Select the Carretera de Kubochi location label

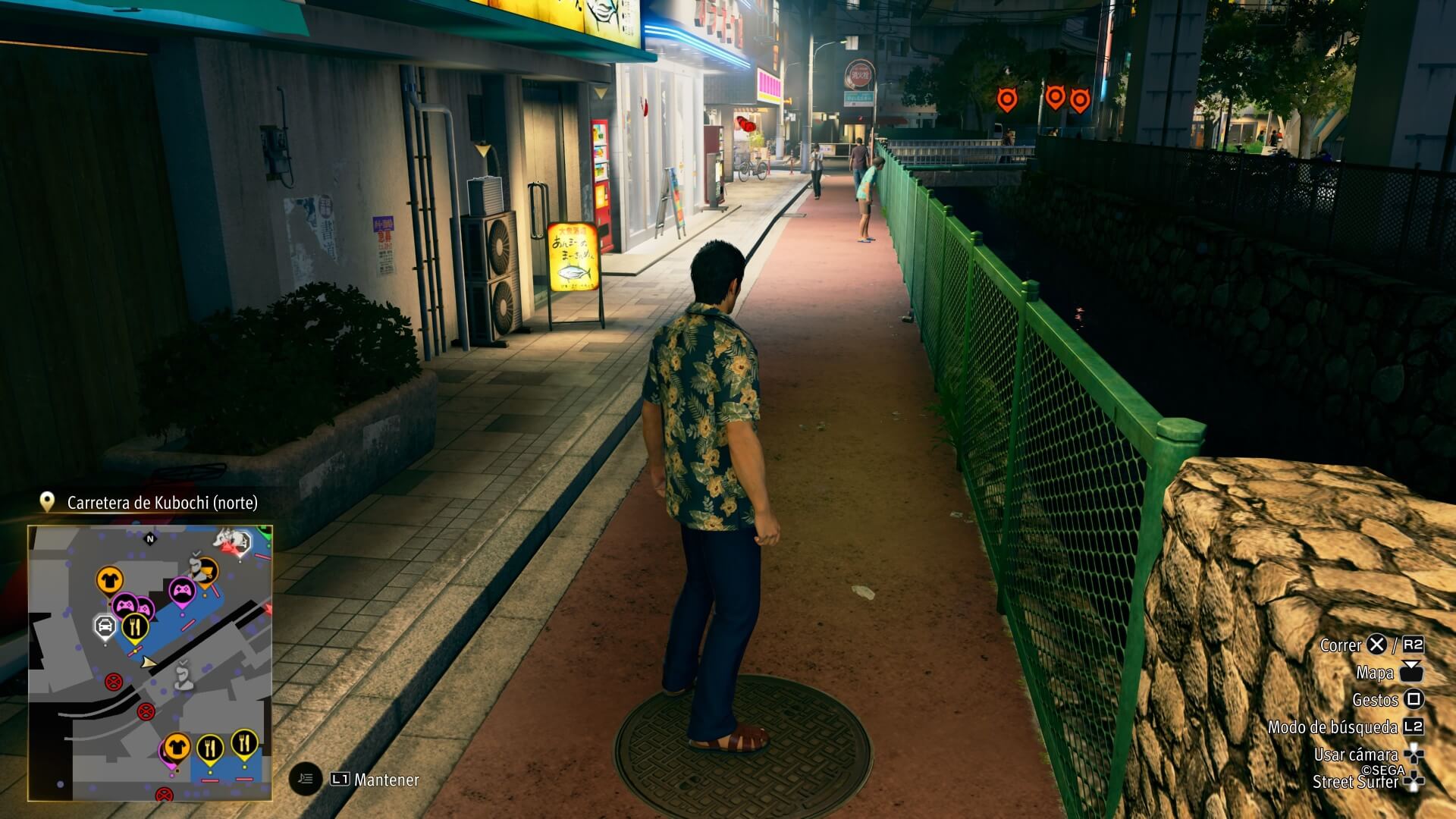[162, 503]
